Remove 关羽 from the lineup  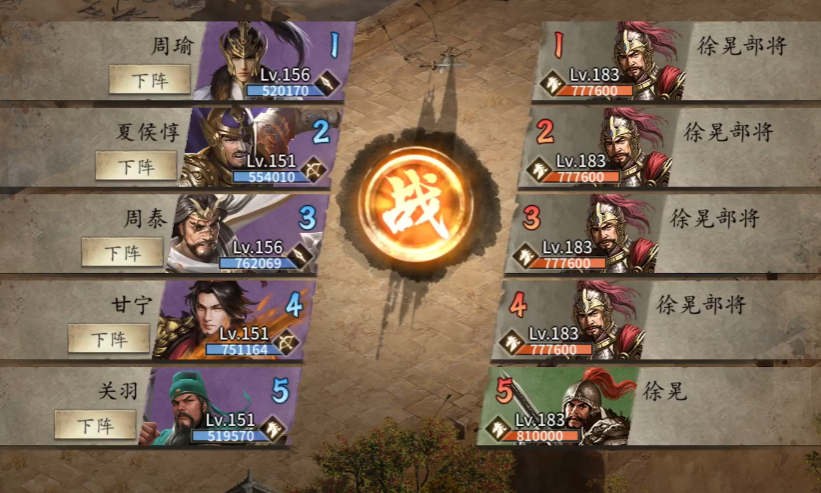point(95,424)
